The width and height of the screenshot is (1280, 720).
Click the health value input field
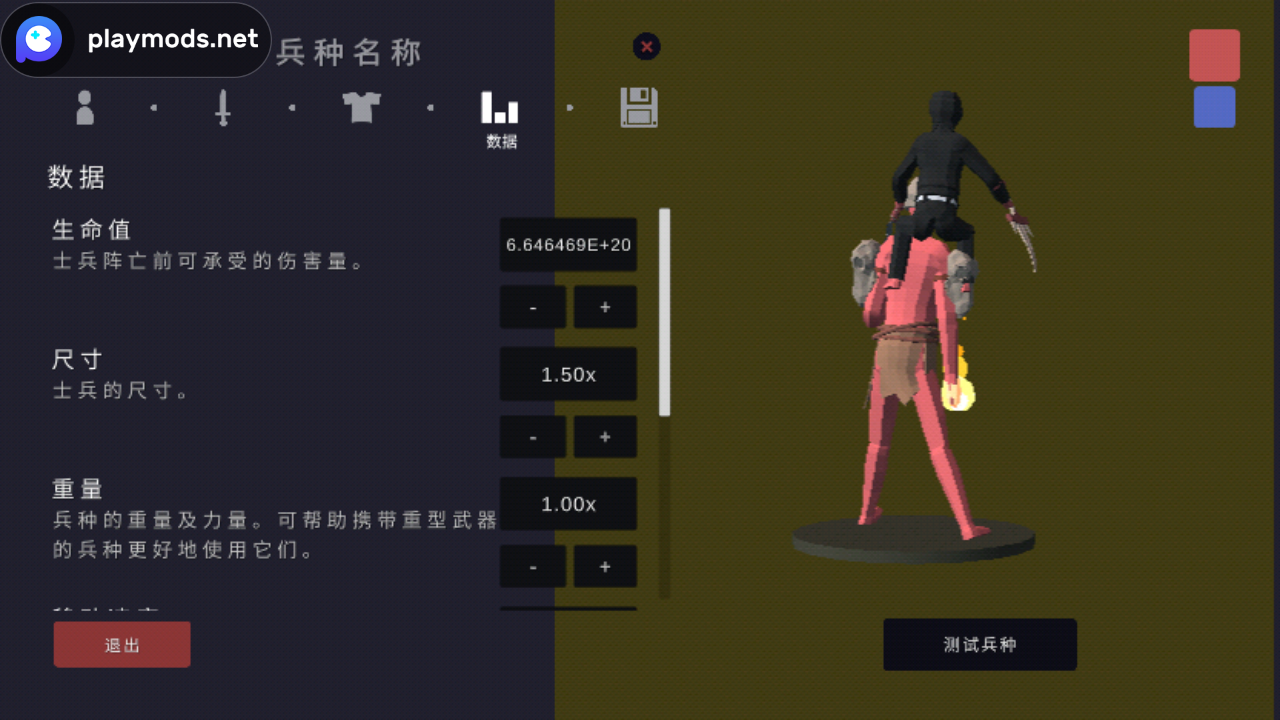tap(568, 244)
